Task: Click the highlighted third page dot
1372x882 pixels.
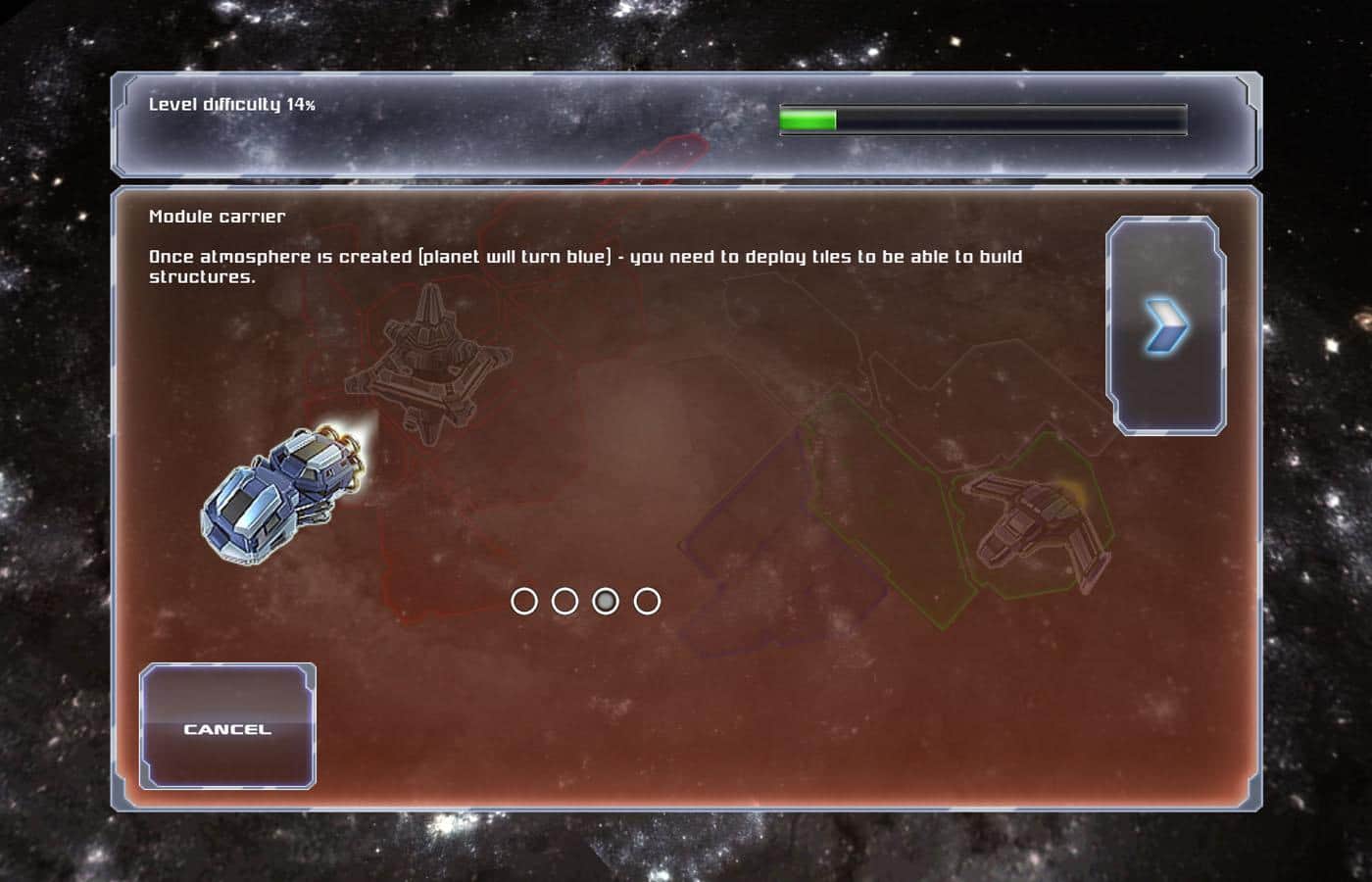Action: [x=606, y=601]
